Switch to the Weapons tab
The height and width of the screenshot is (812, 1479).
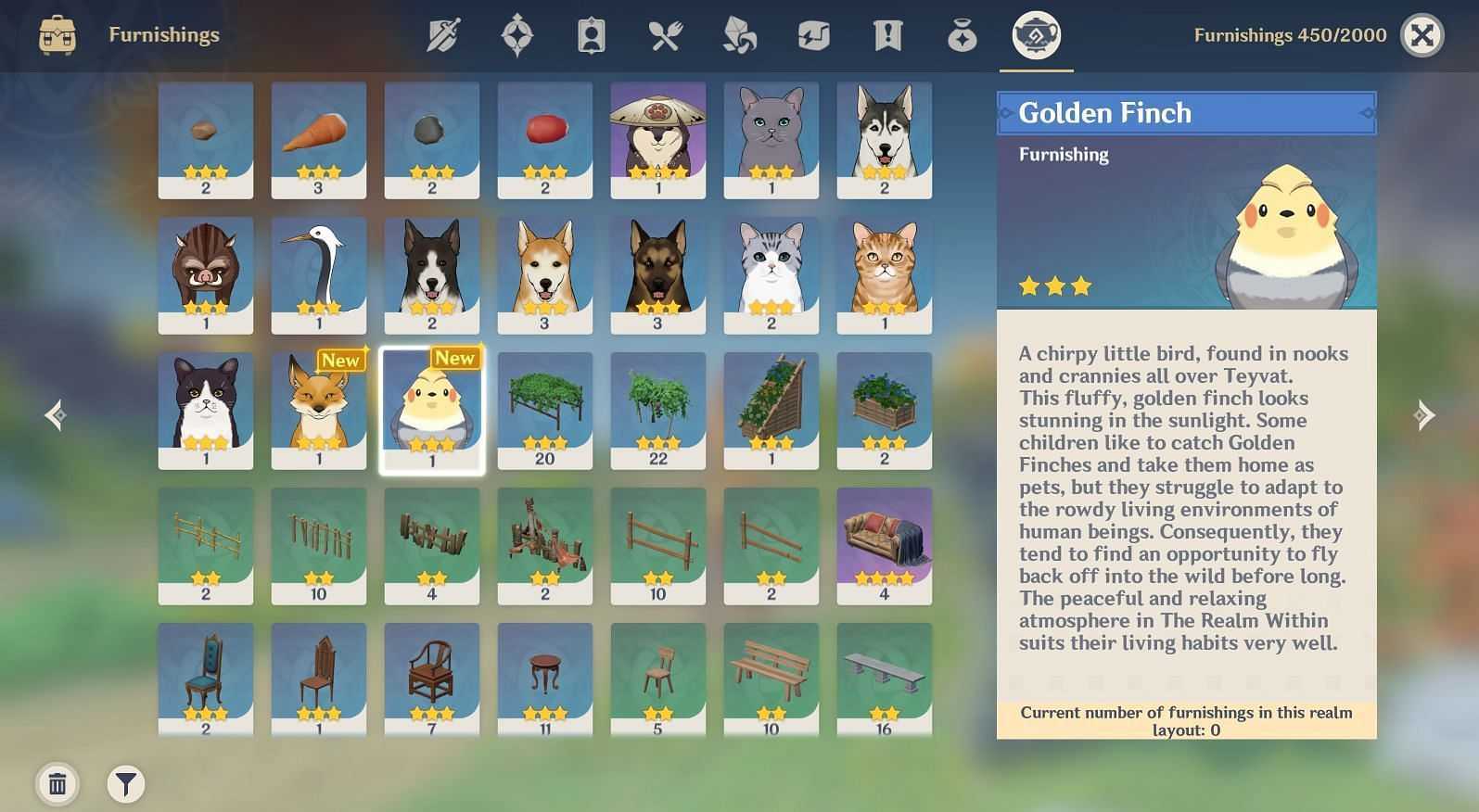click(443, 36)
